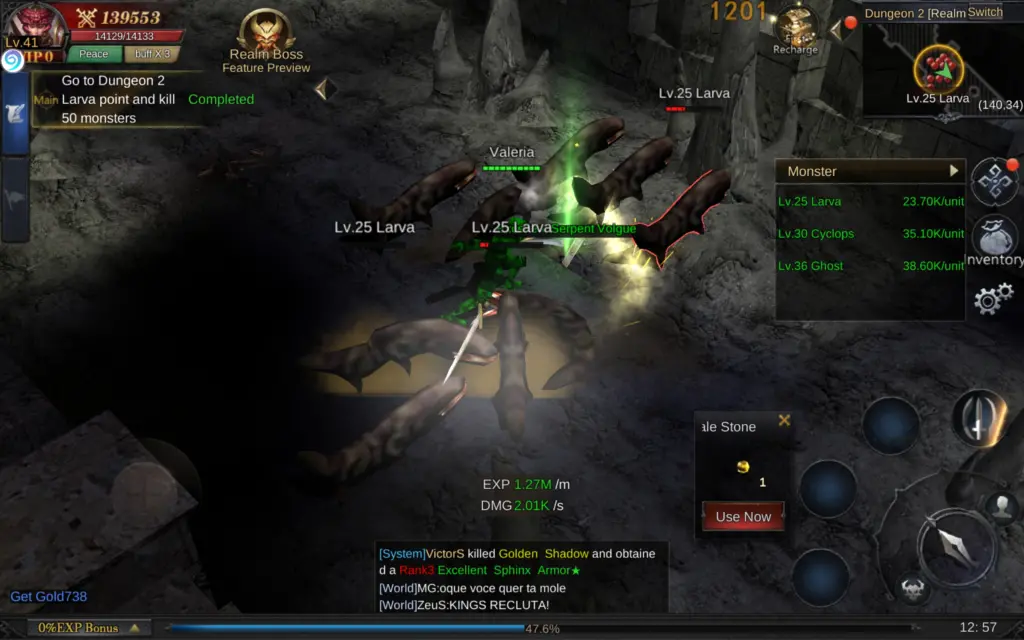1024x640 pixels.
Task: Open the Inventory bag
Action: click(994, 242)
